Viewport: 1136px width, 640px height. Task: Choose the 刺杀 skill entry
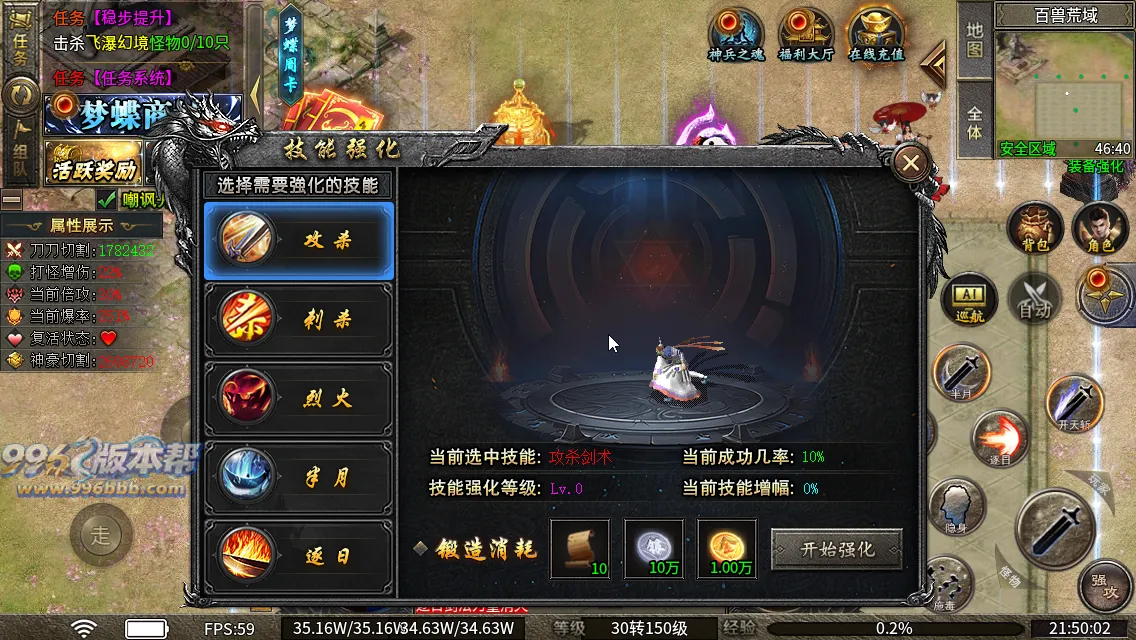coord(299,320)
